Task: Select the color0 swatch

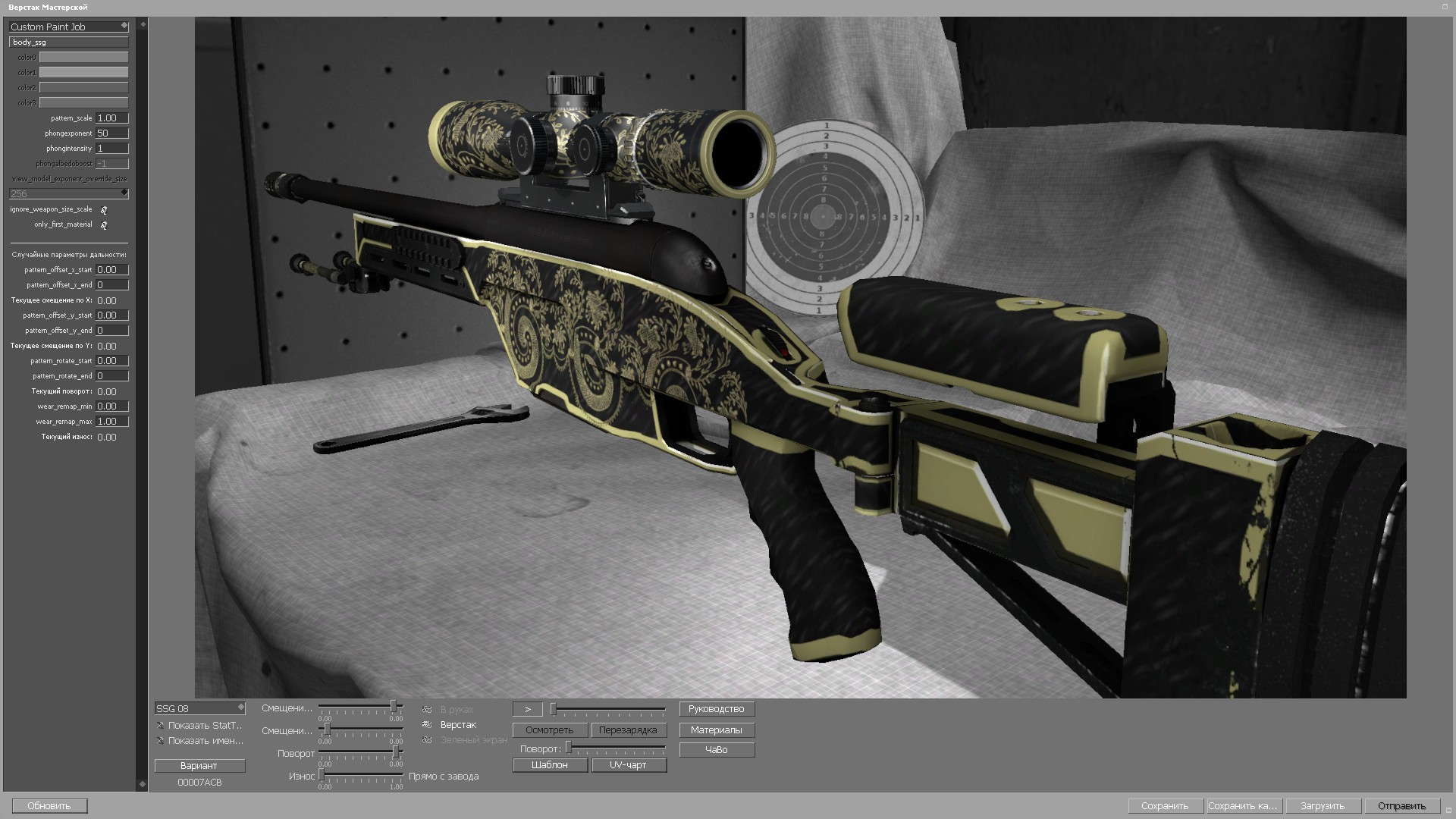Action: 83,57
